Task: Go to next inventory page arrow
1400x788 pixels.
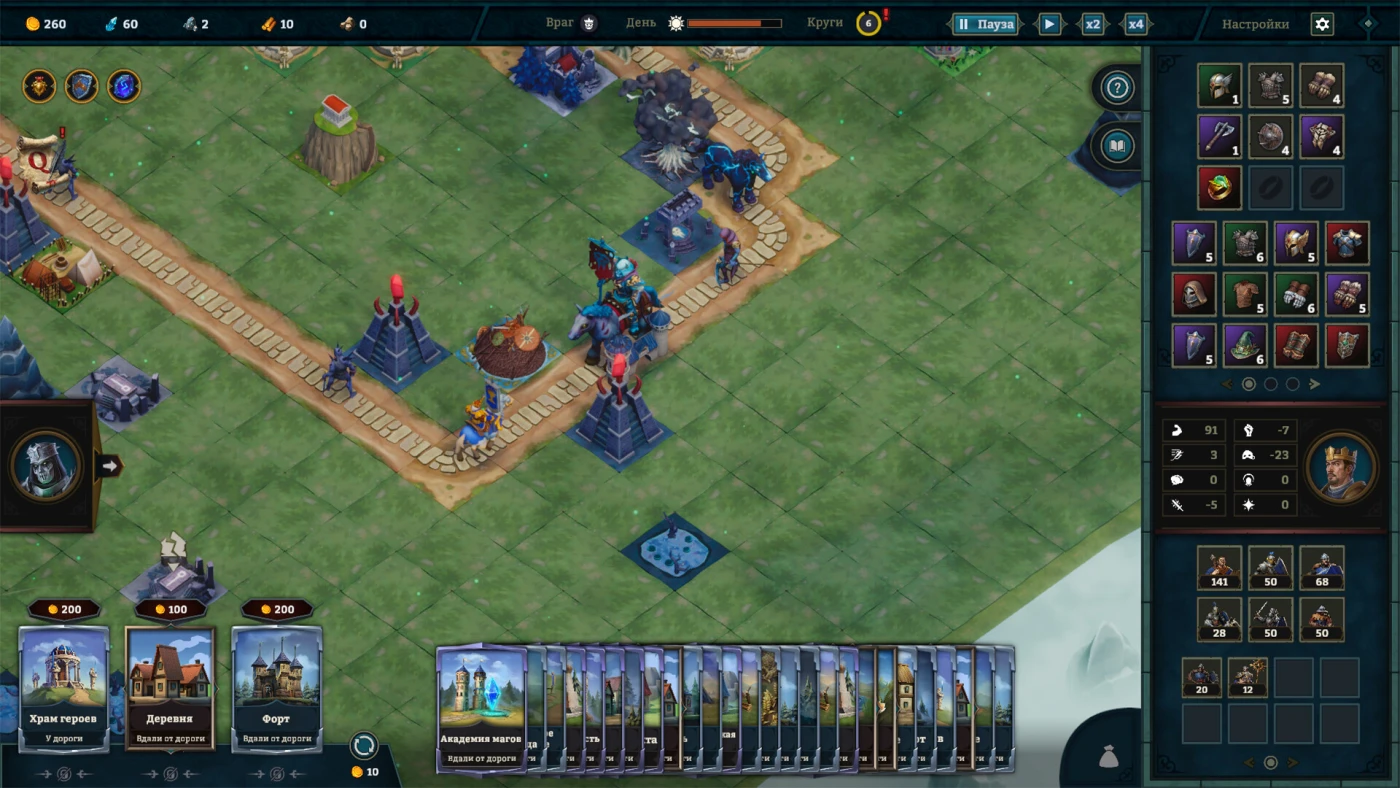Action: [1315, 384]
